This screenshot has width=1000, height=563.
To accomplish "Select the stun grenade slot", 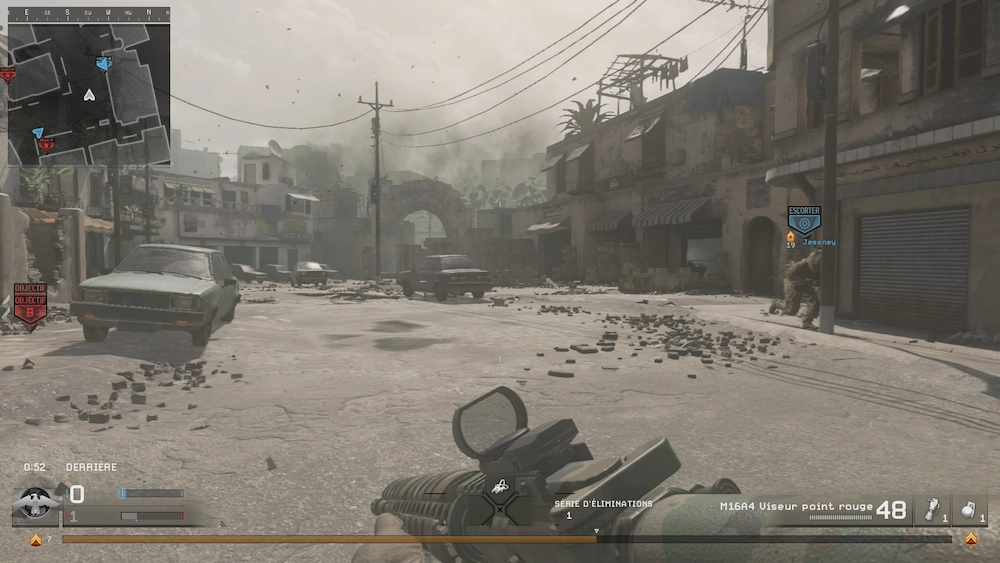I will [x=931, y=509].
